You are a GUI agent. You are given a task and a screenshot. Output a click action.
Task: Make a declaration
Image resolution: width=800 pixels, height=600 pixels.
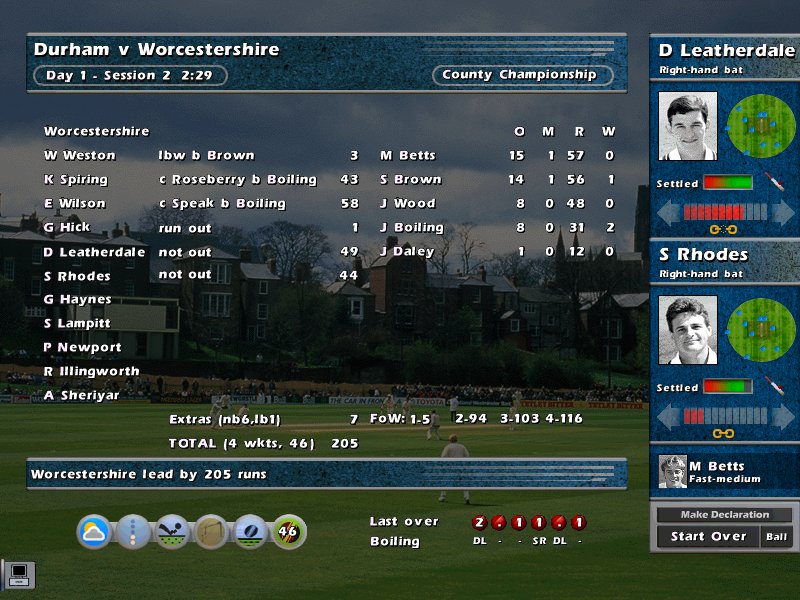coord(724,515)
